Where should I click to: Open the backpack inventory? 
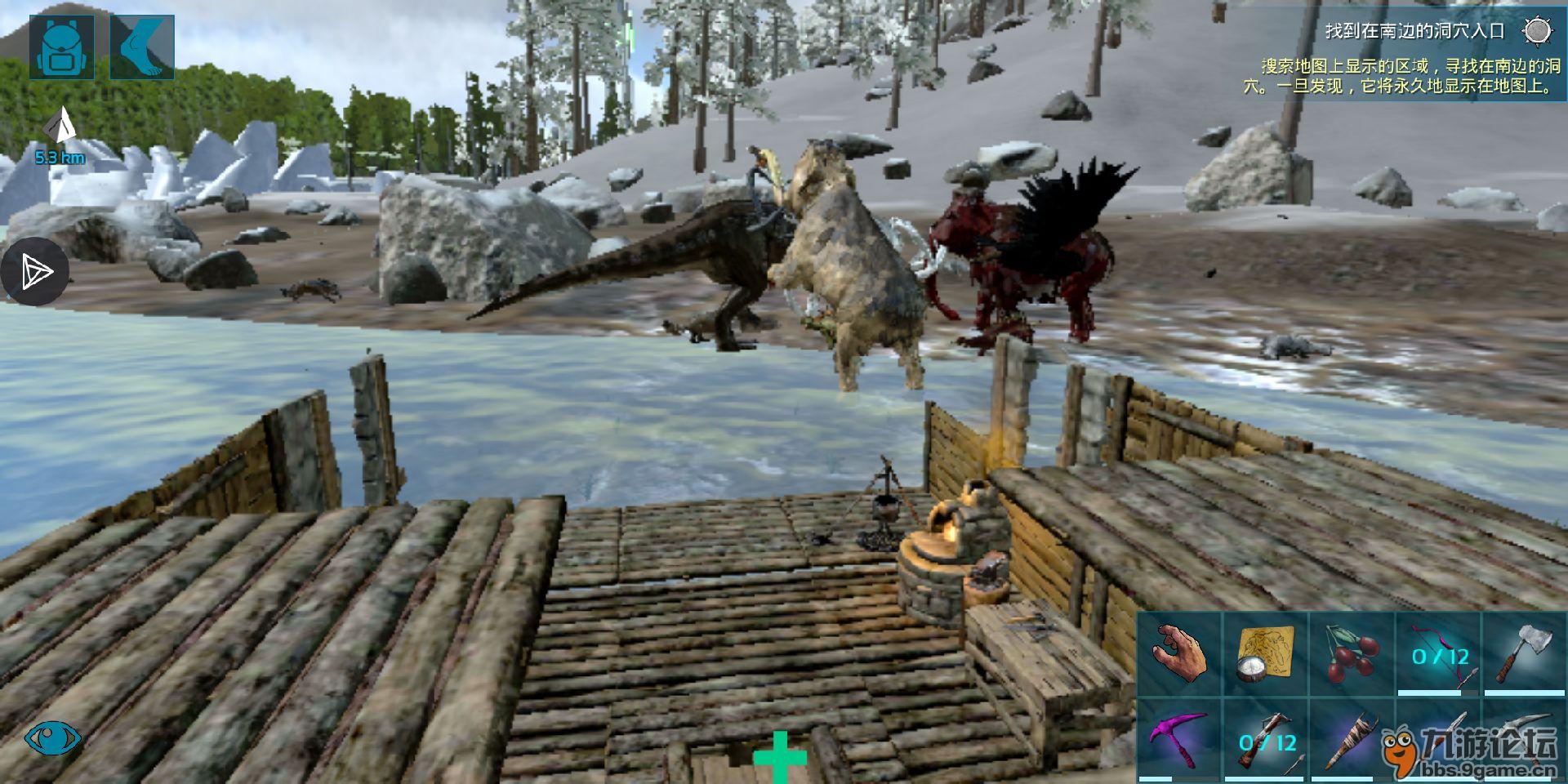pos(61,47)
